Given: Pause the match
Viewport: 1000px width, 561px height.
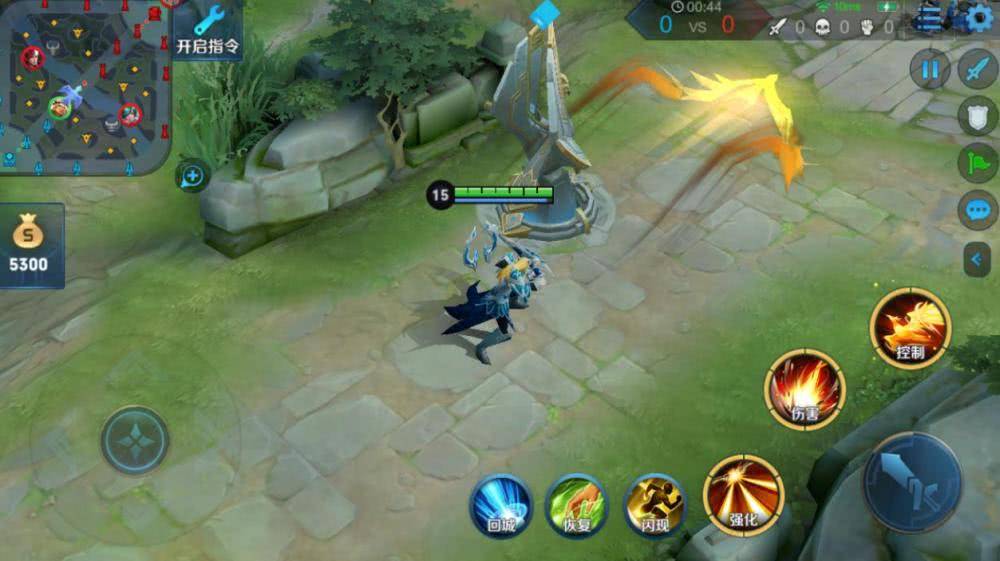Looking at the screenshot, I should tap(930, 69).
